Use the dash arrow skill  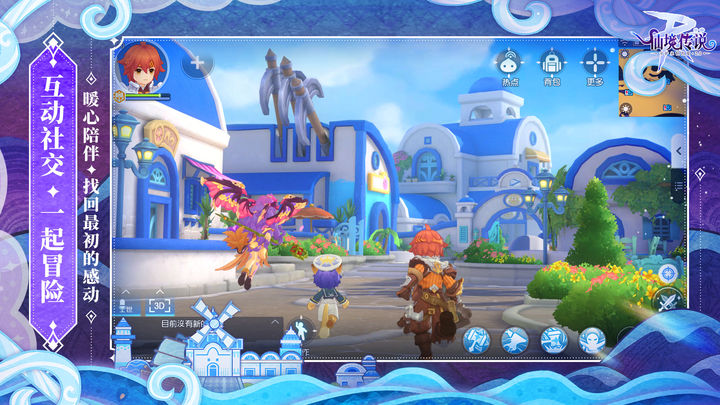coord(515,340)
